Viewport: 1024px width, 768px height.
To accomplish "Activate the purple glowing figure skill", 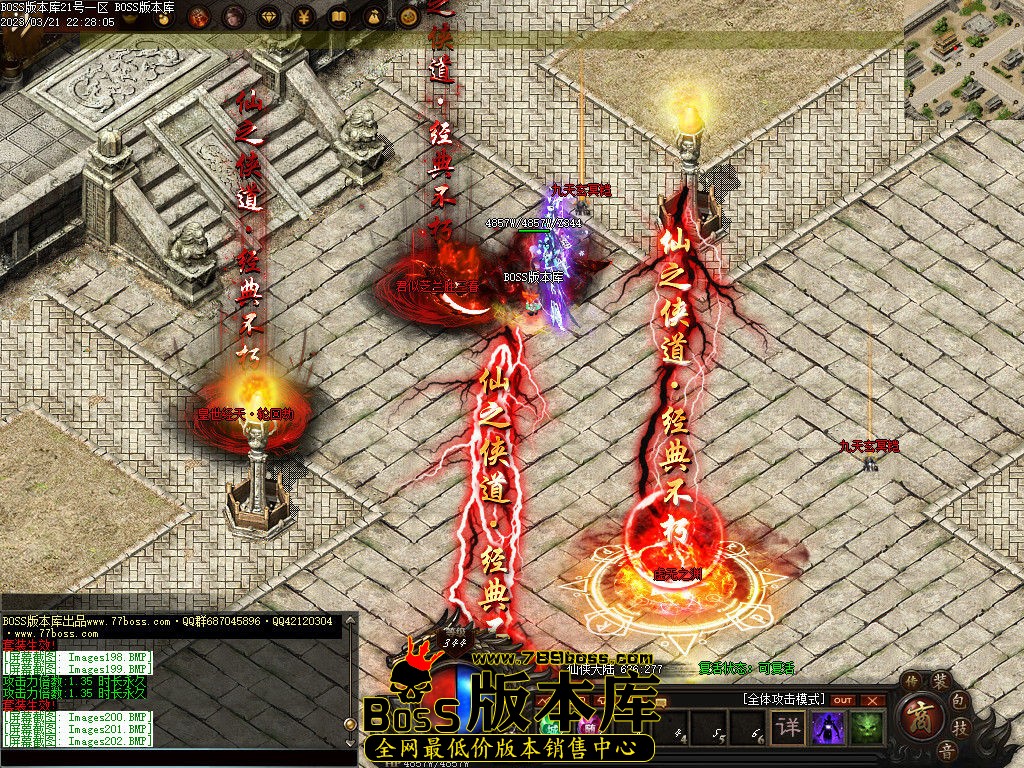I will [828, 728].
